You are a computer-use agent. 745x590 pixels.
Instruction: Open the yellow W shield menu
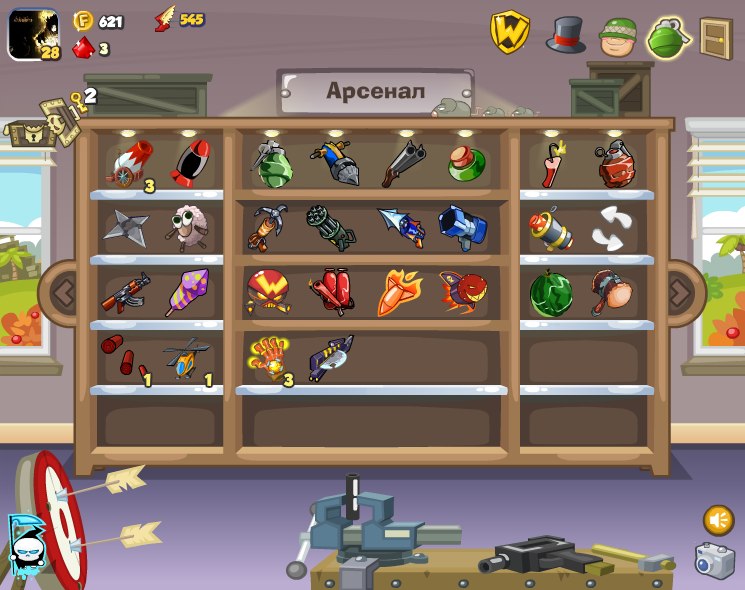pyautogui.click(x=509, y=33)
